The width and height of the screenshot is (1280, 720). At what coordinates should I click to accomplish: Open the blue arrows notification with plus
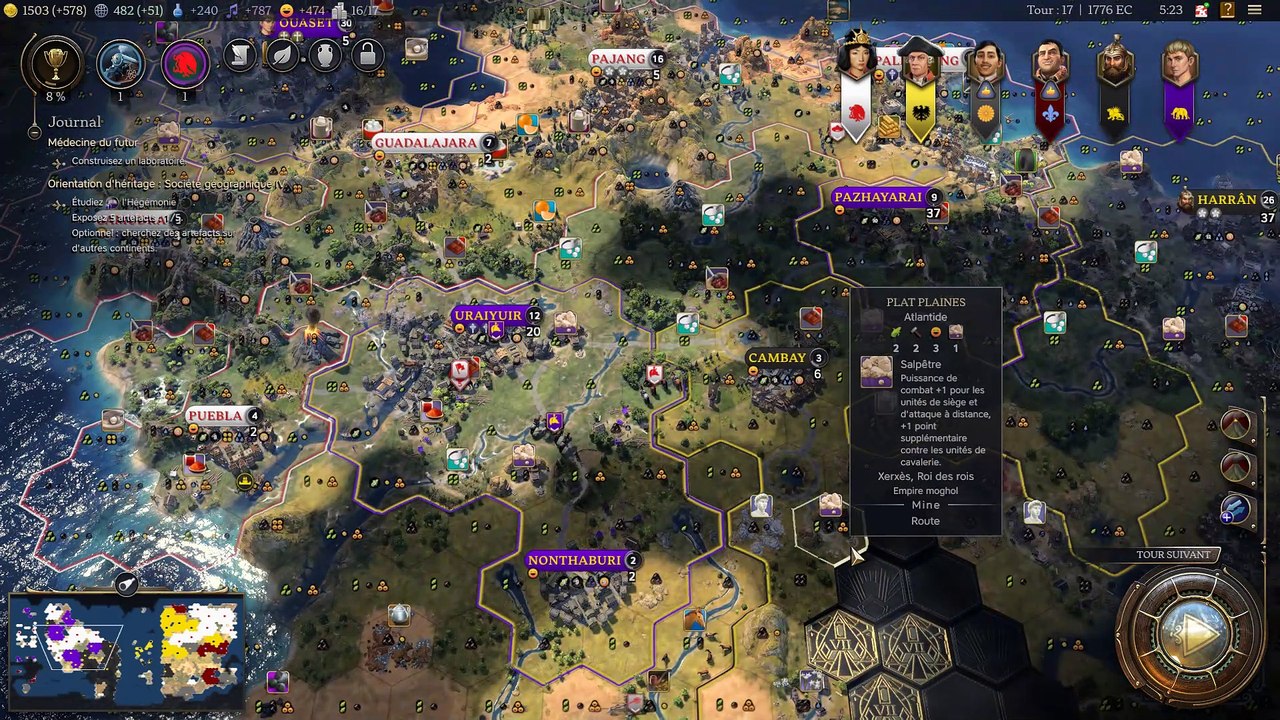[1235, 509]
